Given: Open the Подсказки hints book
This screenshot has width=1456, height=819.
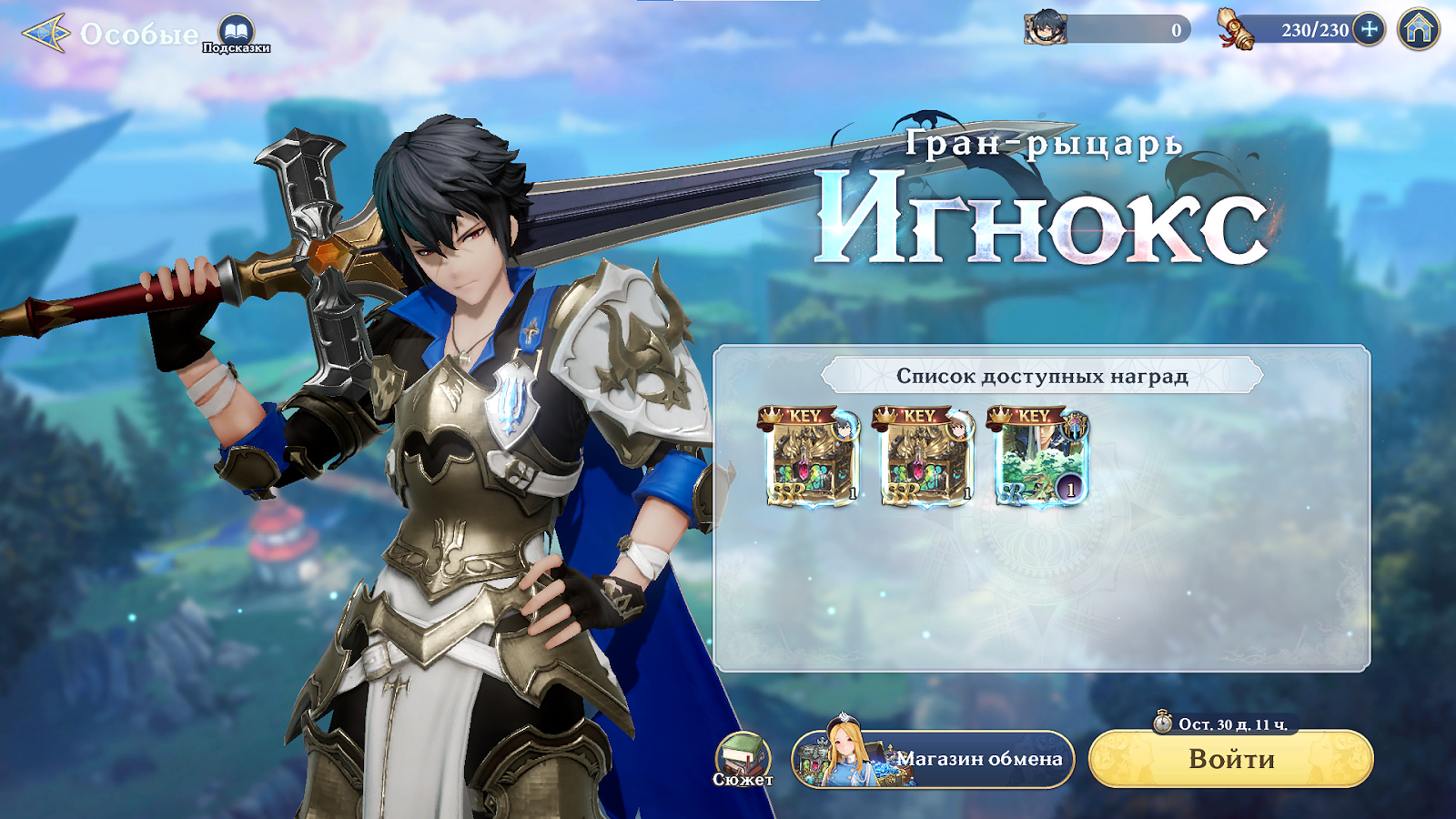Looking at the screenshot, I should pyautogui.click(x=237, y=33).
